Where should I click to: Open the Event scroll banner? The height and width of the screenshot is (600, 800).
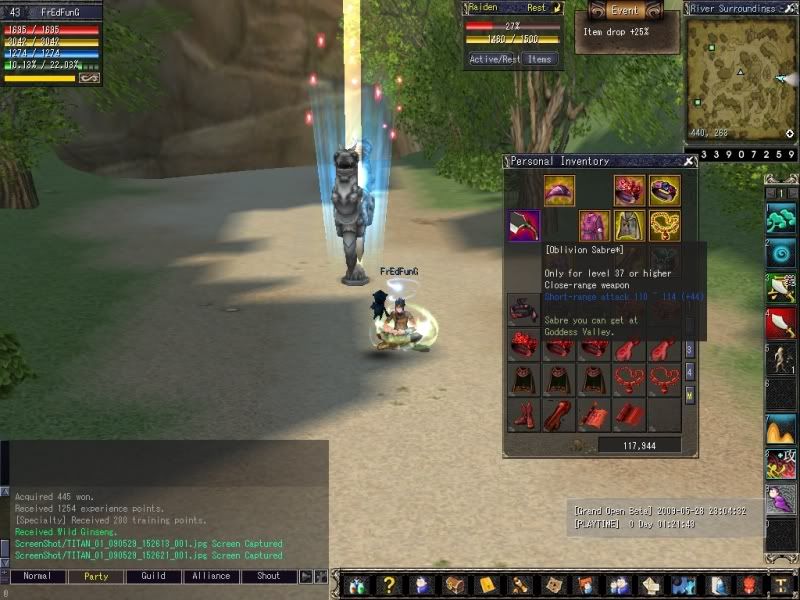click(x=625, y=10)
